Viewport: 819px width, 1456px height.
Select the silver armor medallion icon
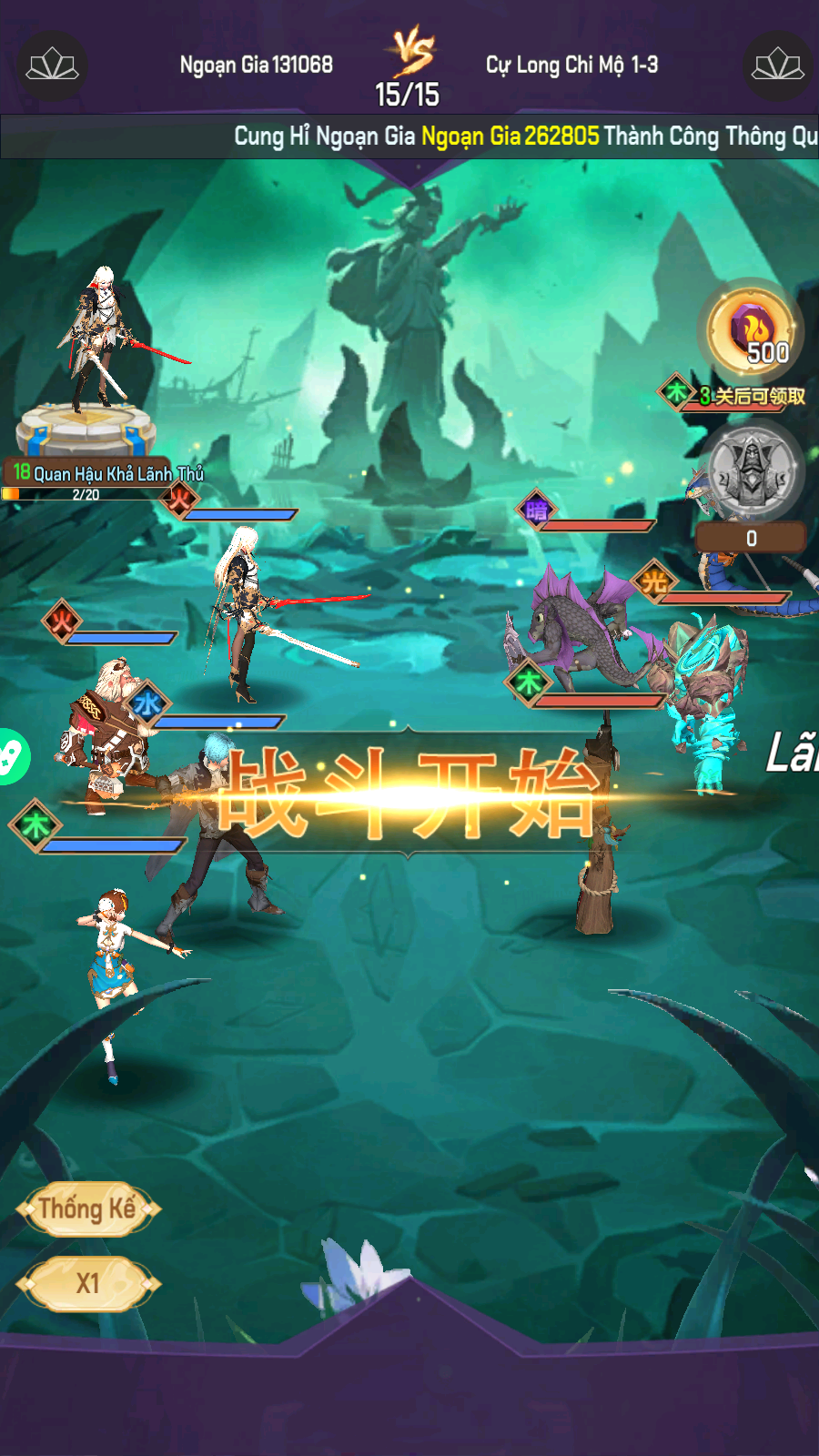click(752, 471)
